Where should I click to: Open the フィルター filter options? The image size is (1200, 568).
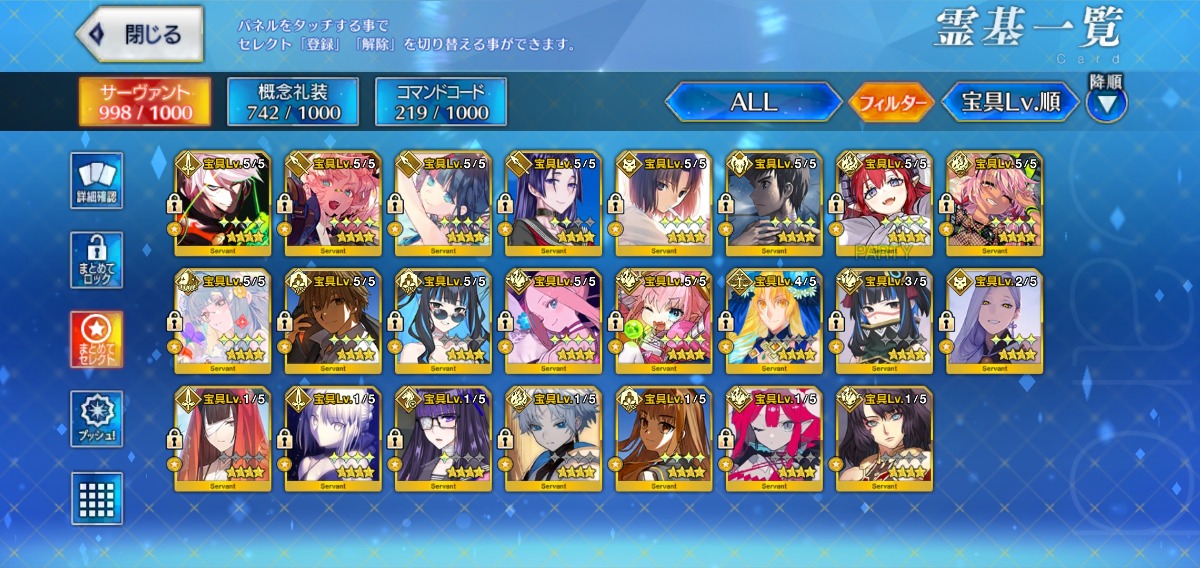tap(891, 102)
